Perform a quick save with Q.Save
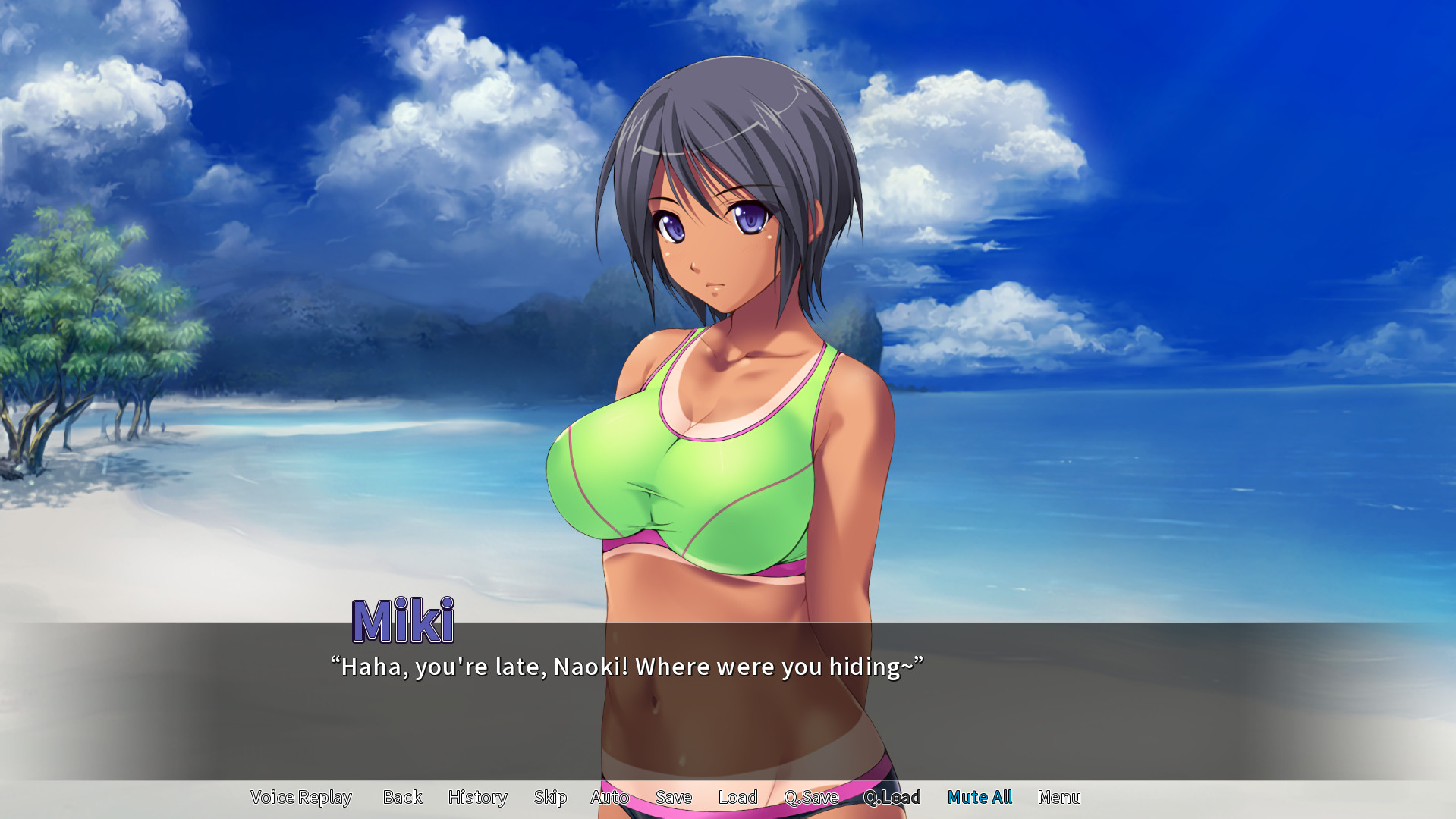The width and height of the screenshot is (1456, 819). pos(811,797)
